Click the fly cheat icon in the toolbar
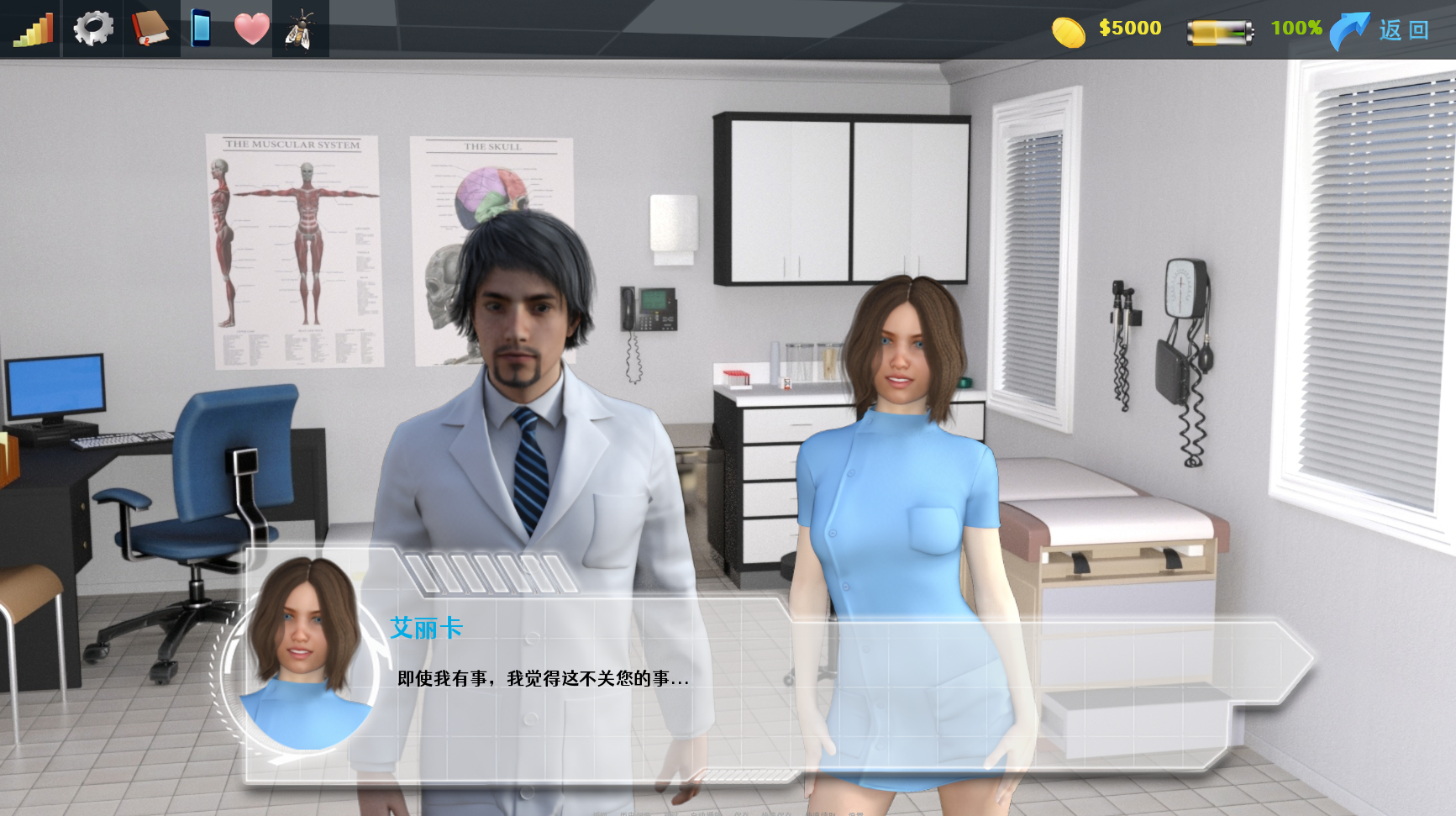 (x=300, y=29)
